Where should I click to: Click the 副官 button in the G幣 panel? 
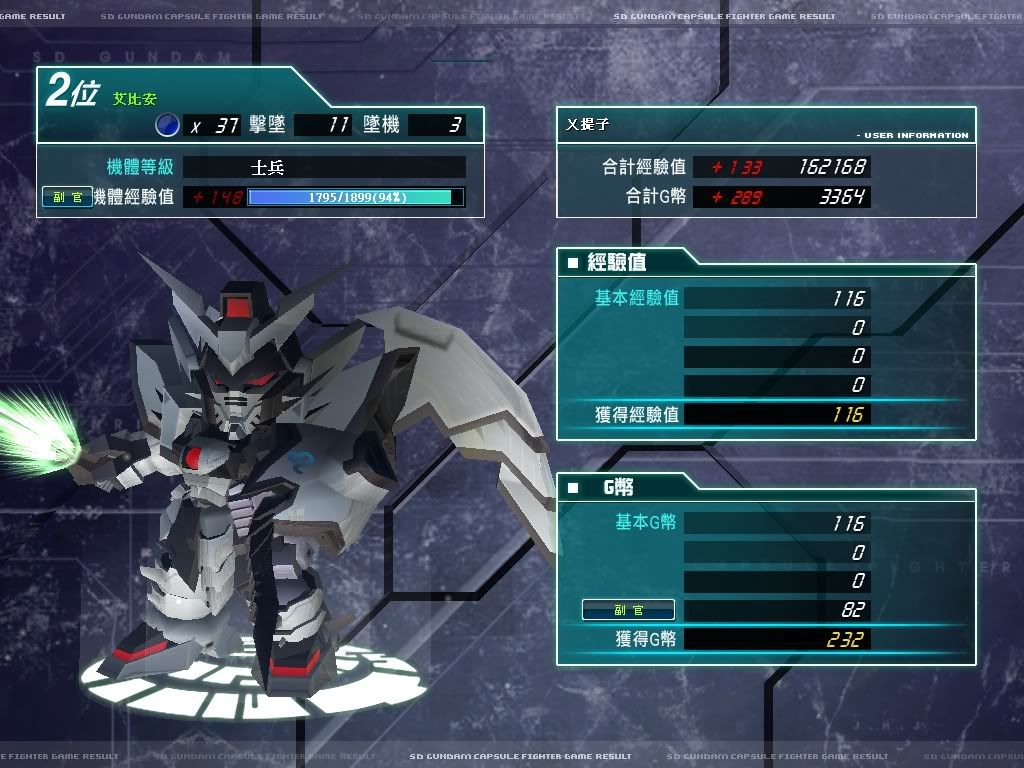[628, 610]
